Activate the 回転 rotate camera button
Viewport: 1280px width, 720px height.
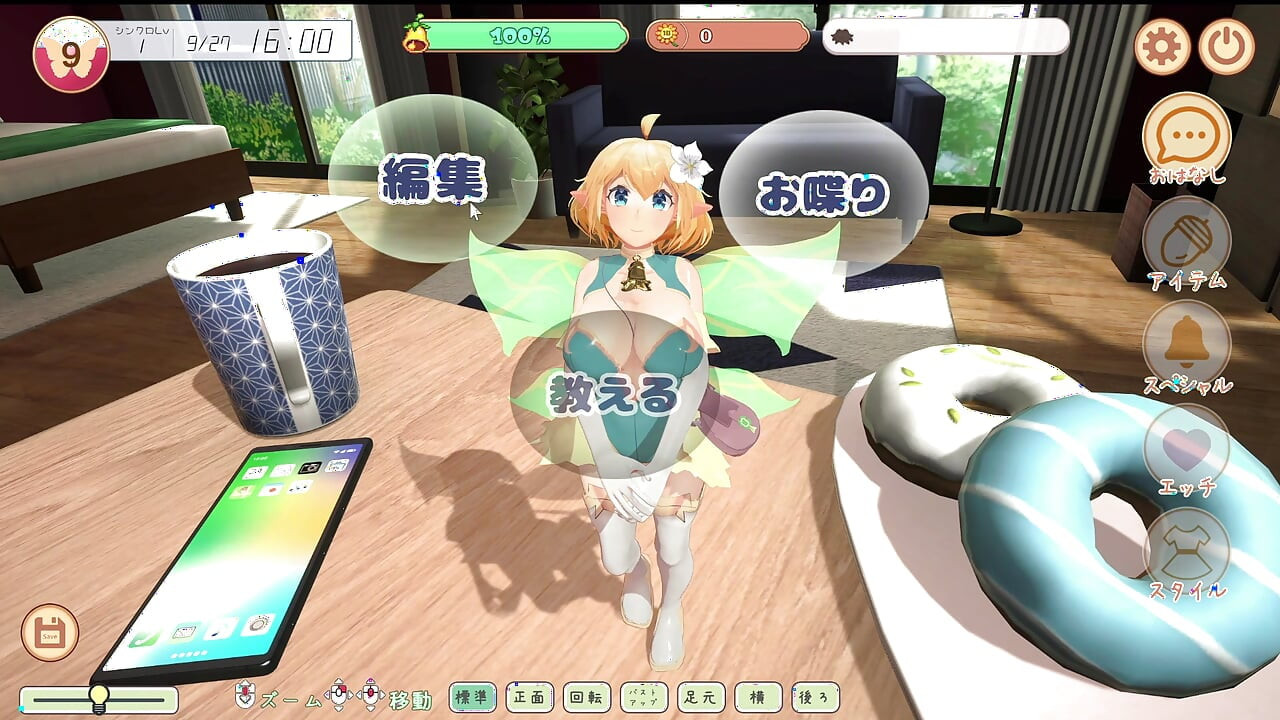click(585, 697)
